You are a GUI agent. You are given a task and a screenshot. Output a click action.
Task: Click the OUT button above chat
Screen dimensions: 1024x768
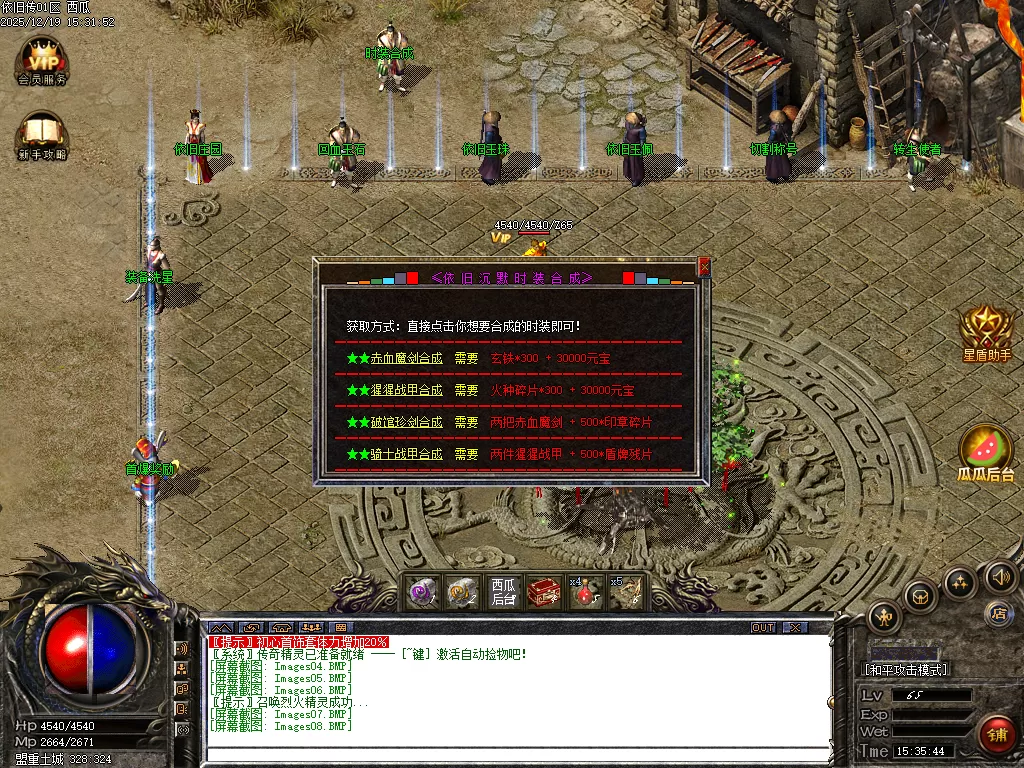point(763,628)
